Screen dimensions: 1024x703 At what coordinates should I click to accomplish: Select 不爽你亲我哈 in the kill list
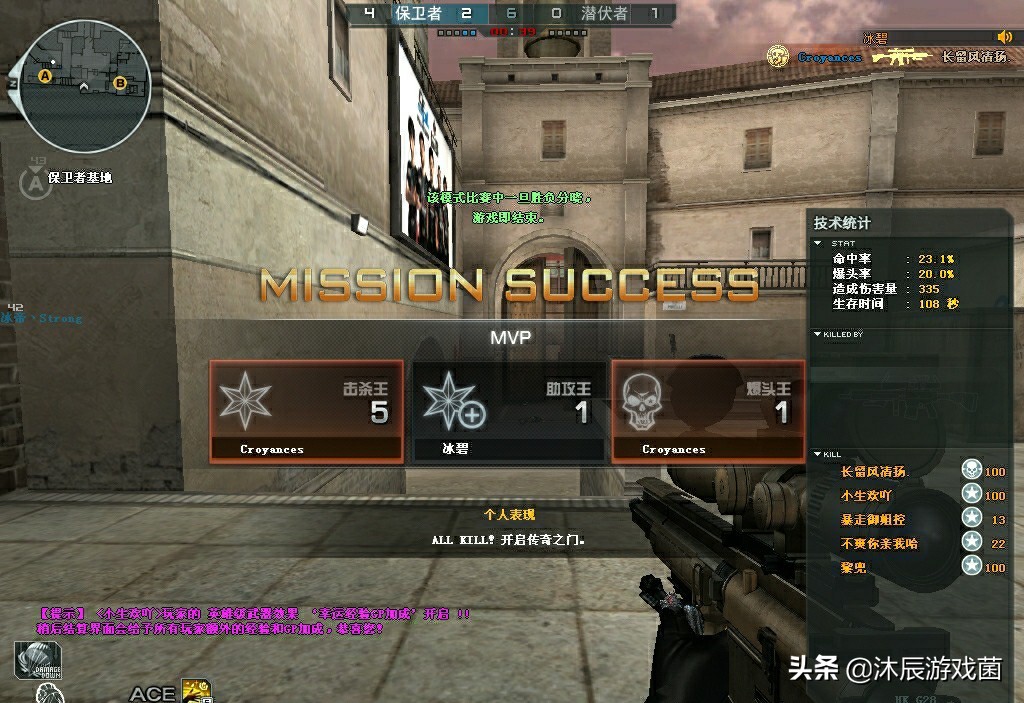click(879, 544)
